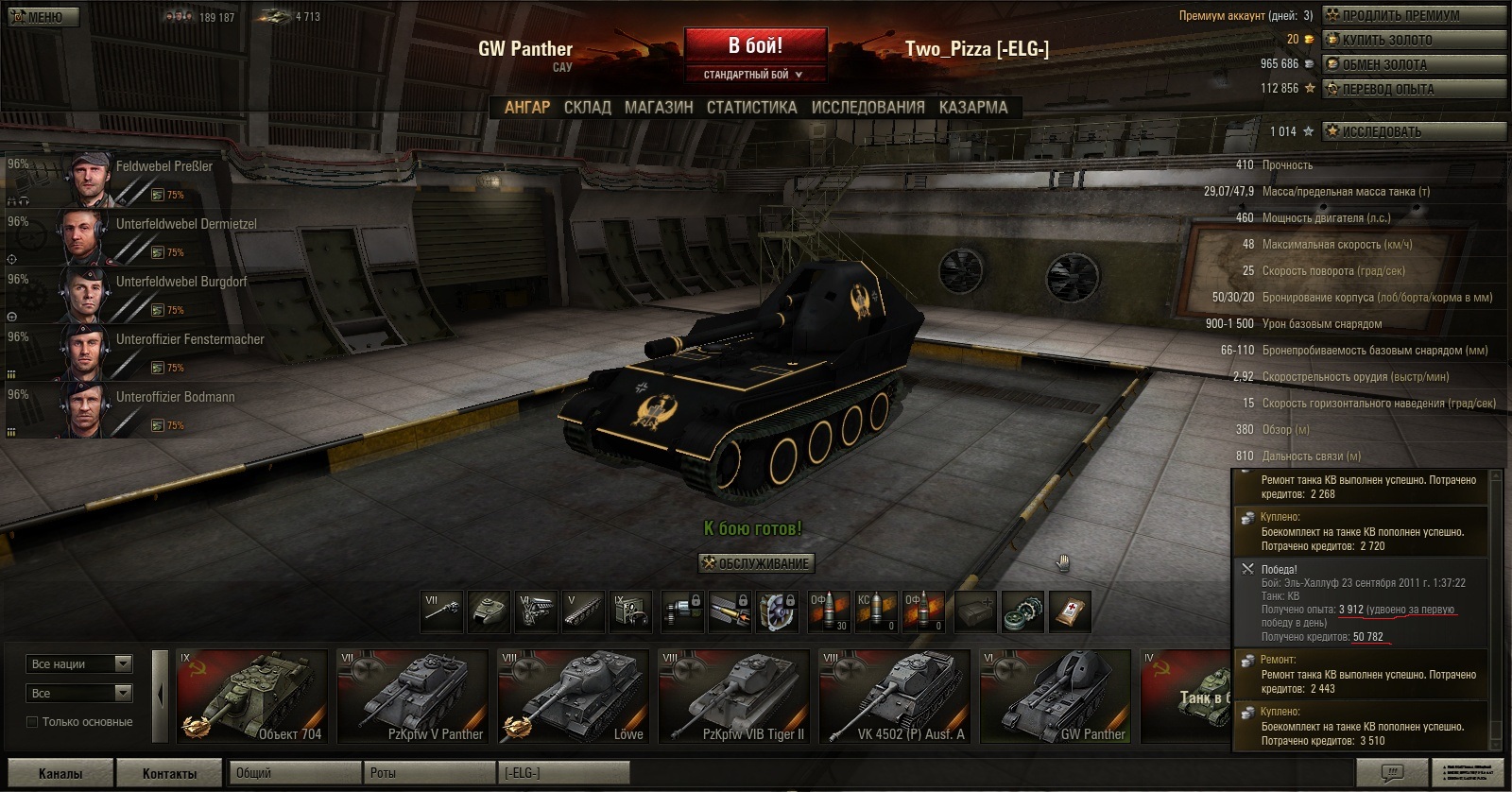The height and width of the screenshot is (792, 1512).
Task: Open the КАЗАРМА tab
Action: (972, 108)
